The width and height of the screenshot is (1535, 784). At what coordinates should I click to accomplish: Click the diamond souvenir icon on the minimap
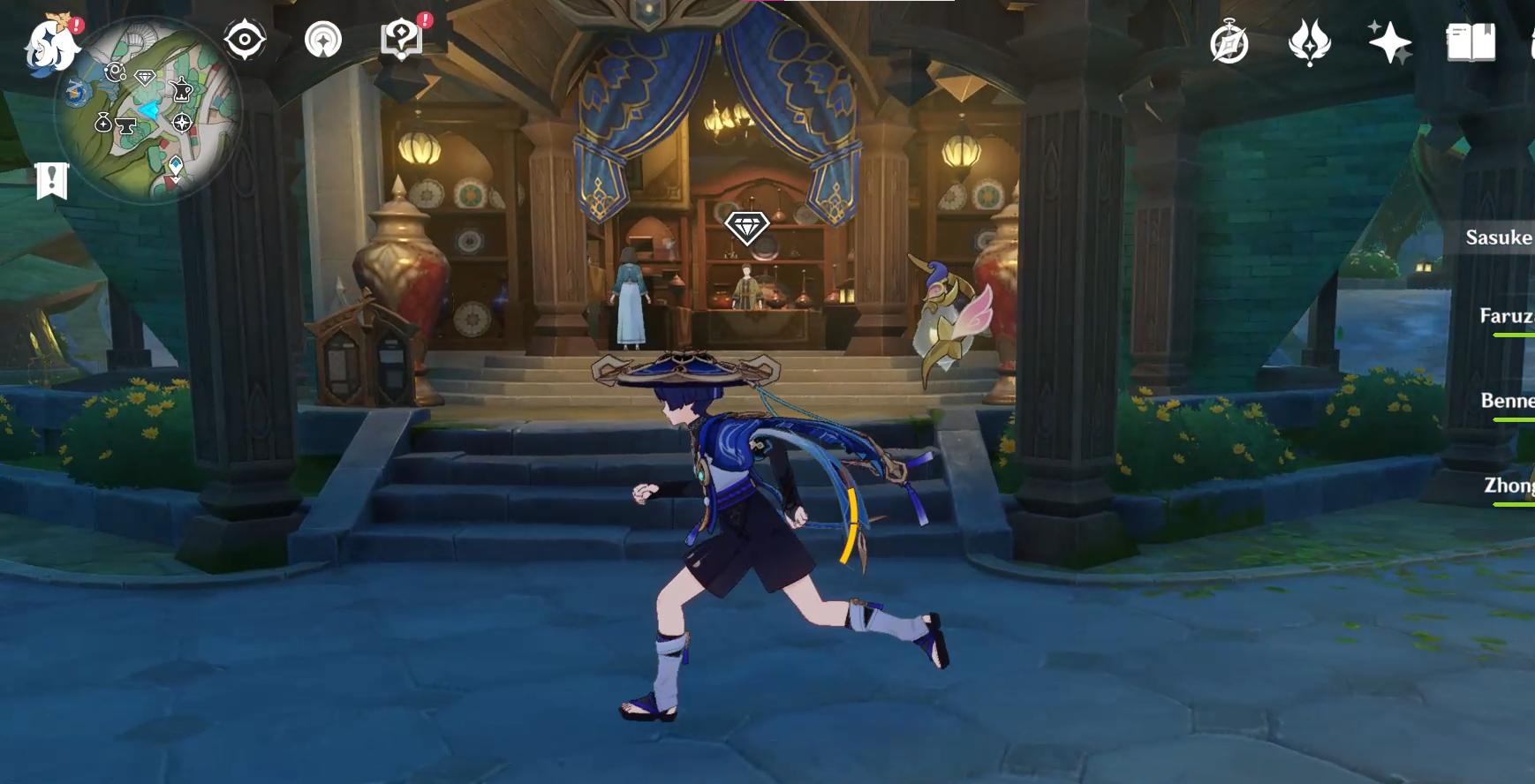click(144, 77)
